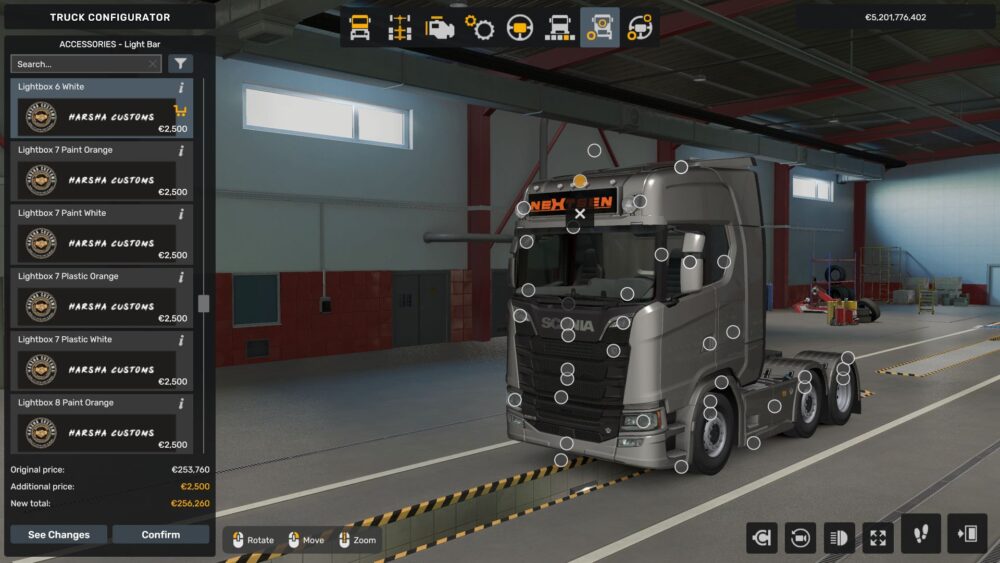Exit the configurator with the door icon

click(967, 534)
